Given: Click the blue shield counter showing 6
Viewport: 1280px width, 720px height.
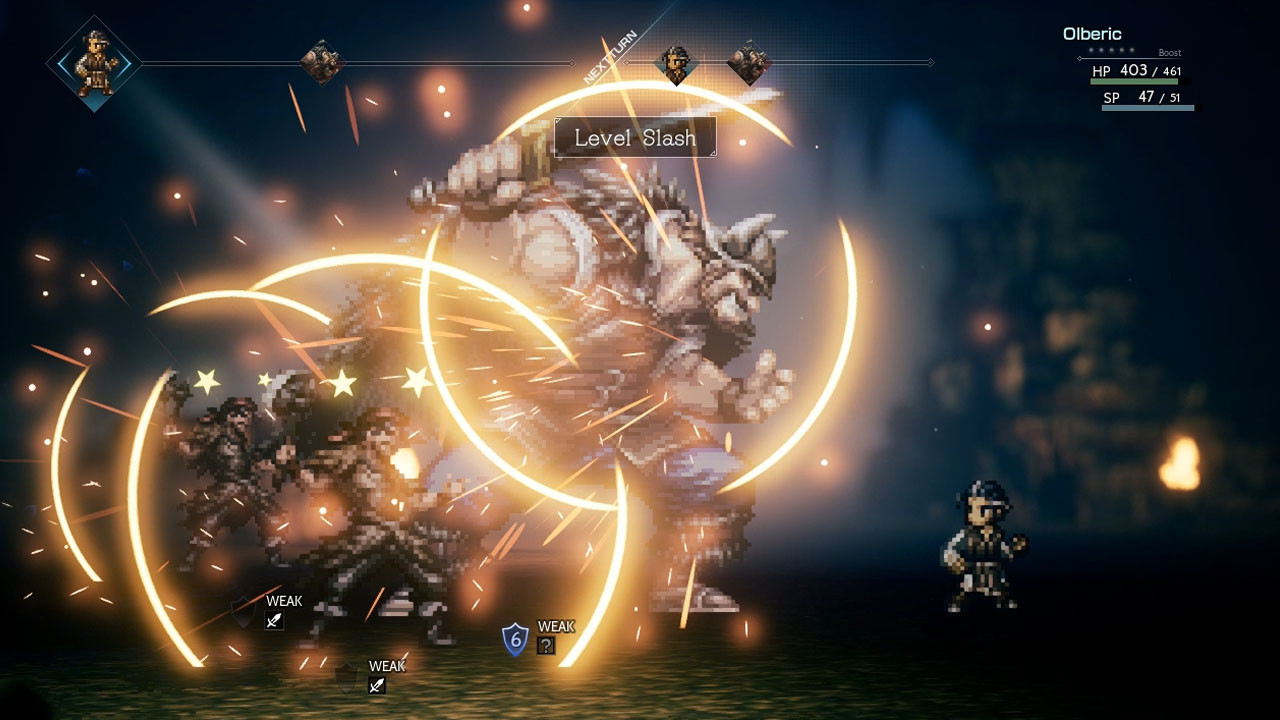Looking at the screenshot, I should pyautogui.click(x=515, y=638).
